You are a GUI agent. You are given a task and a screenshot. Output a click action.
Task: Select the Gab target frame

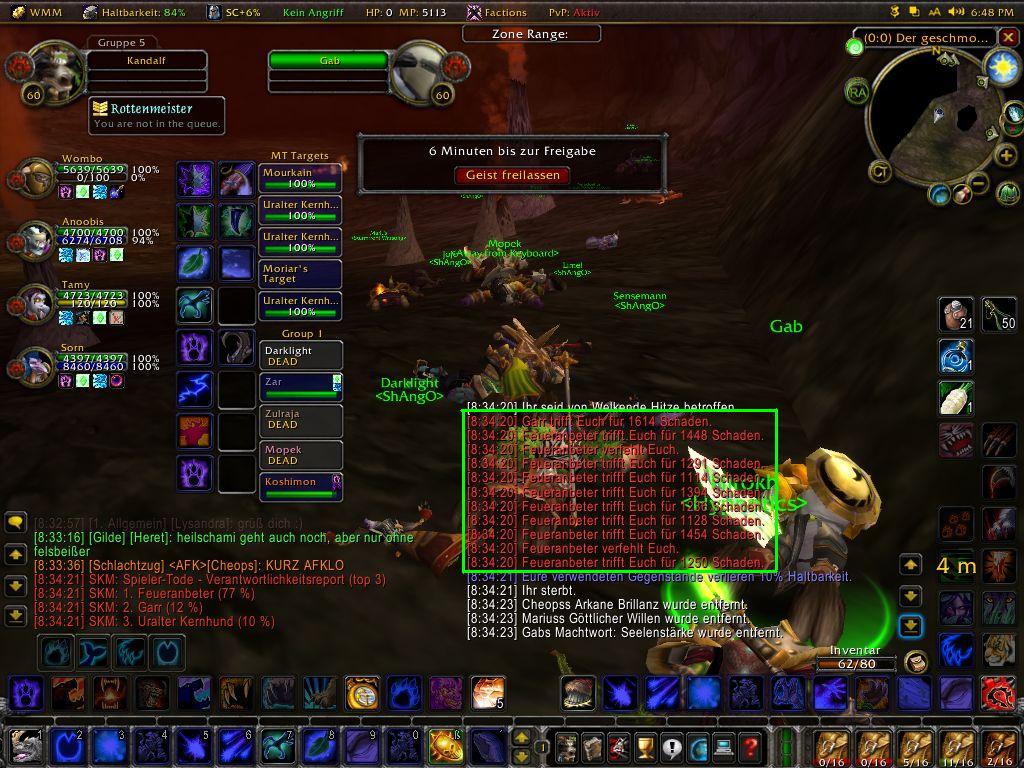pyautogui.click(x=328, y=61)
